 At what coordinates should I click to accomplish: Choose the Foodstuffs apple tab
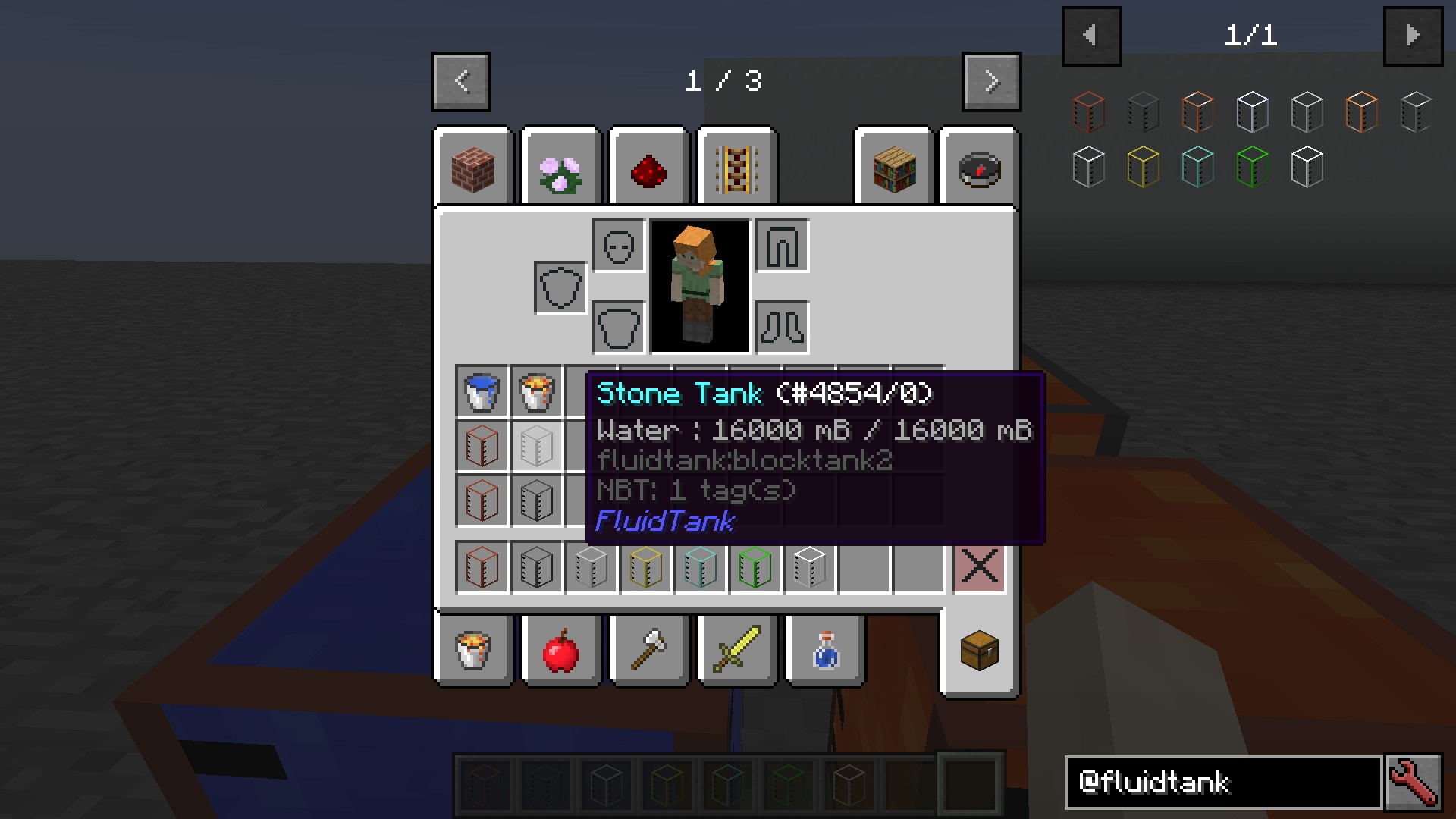pyautogui.click(x=561, y=651)
